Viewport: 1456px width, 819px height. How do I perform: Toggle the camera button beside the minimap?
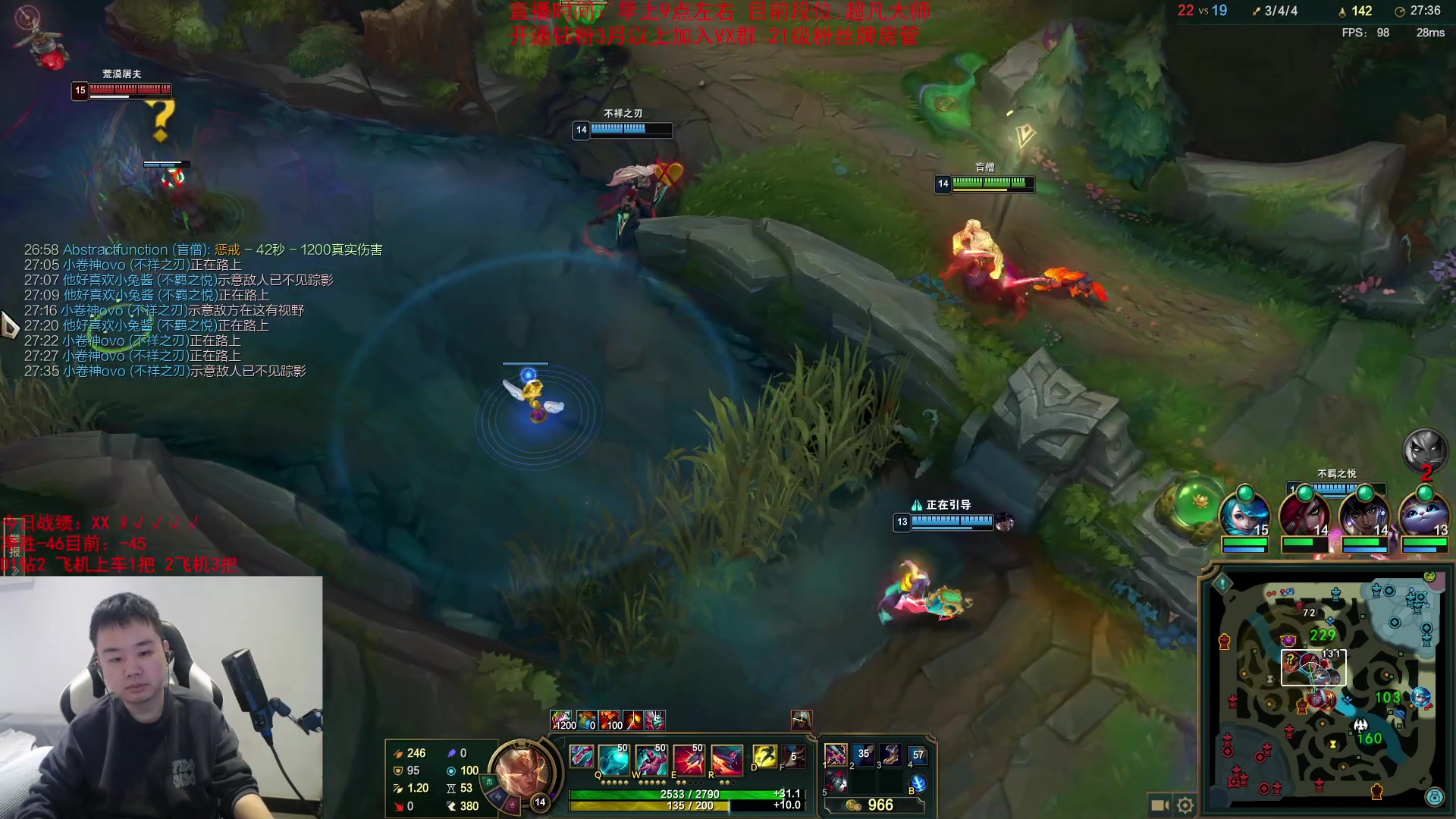point(1159,805)
